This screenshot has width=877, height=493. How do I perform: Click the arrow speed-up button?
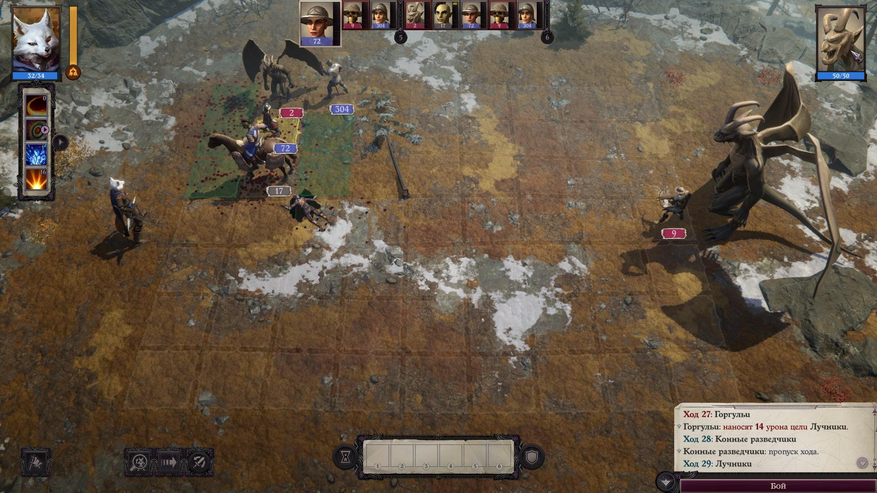169,461
